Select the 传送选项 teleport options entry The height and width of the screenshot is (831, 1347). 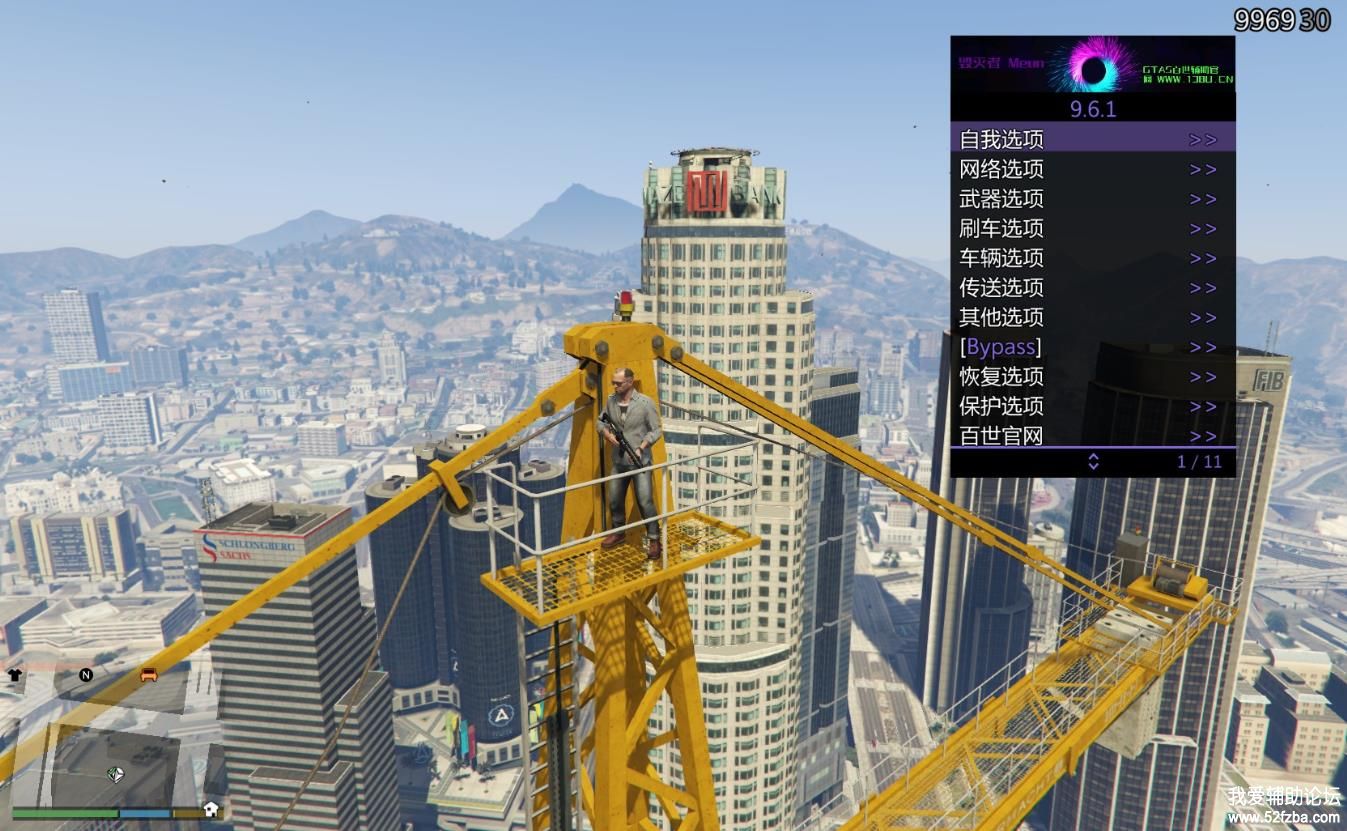pos(1092,288)
